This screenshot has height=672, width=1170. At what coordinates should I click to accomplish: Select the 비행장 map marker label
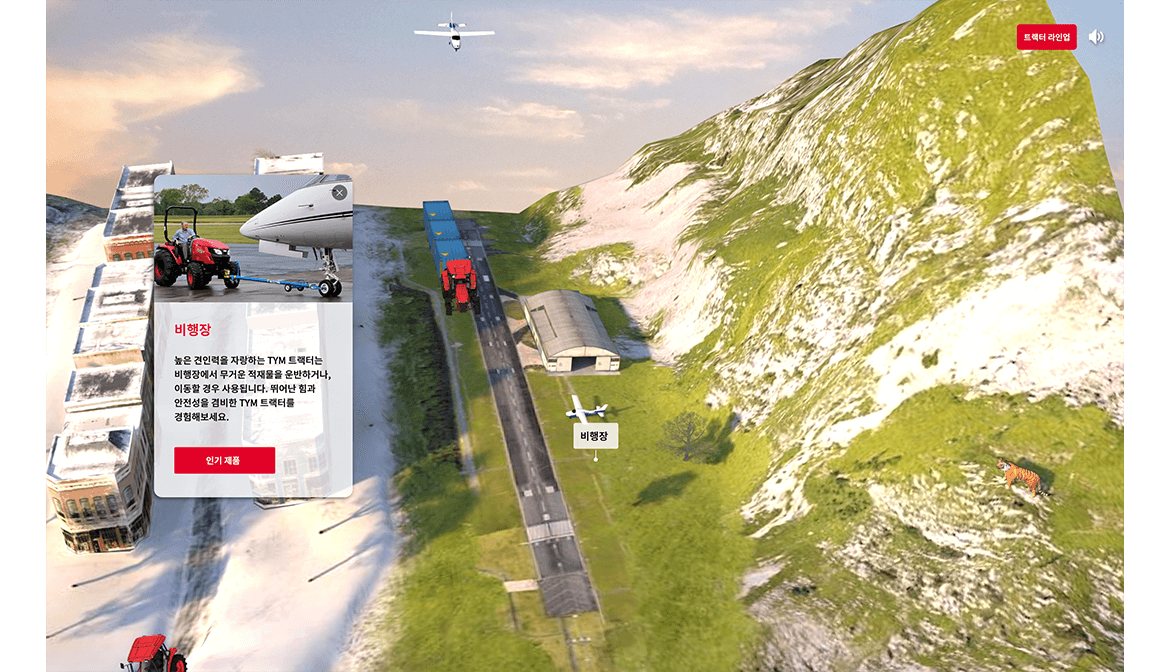tap(595, 436)
